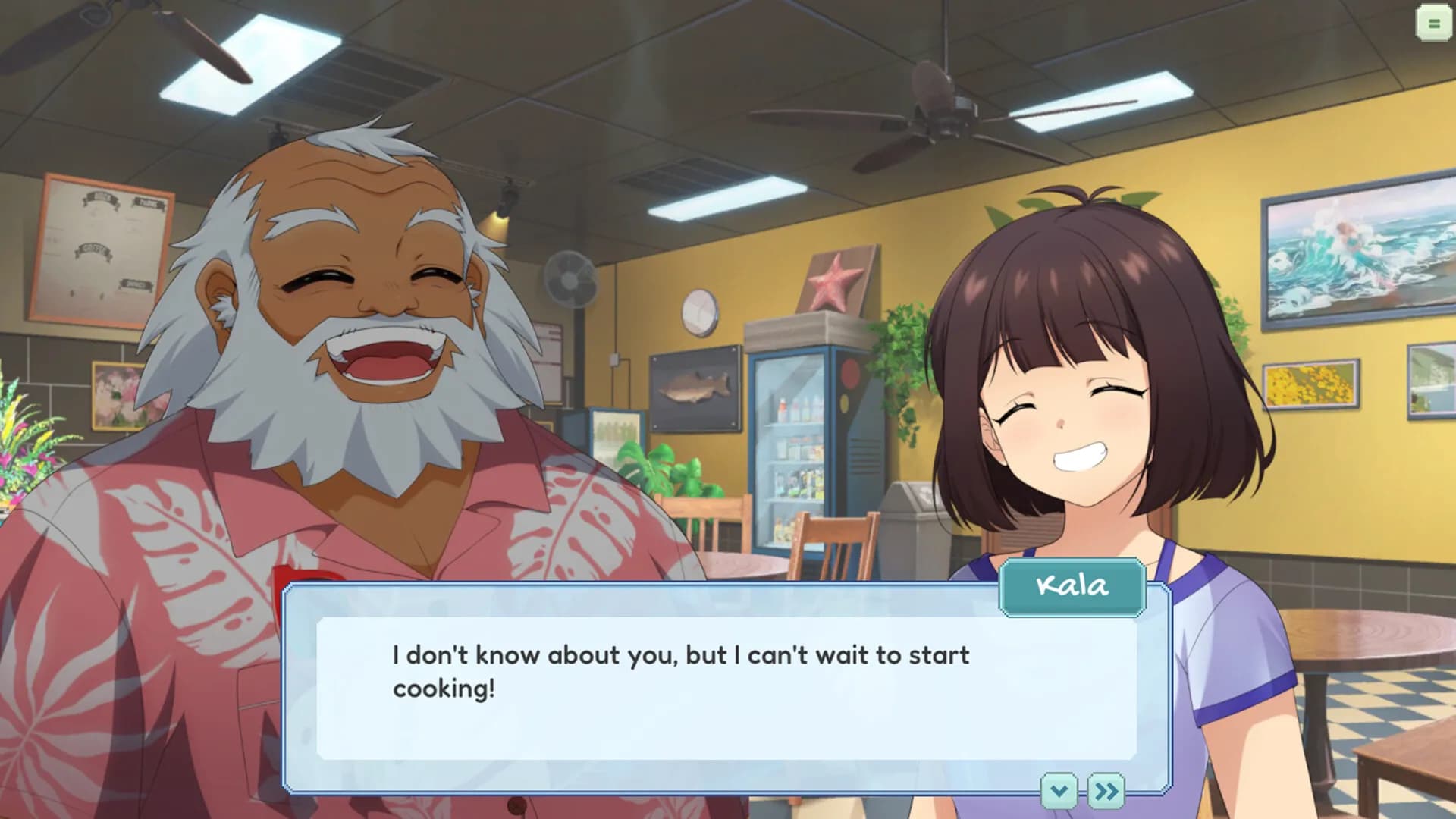Click the Kala nameplate above the dialogue
This screenshot has width=1456, height=819.
(1072, 586)
